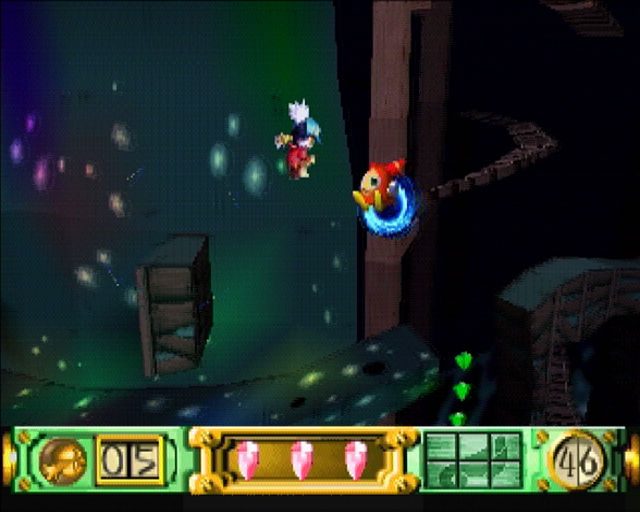Select the green six-panel rescue grid

coord(472,461)
